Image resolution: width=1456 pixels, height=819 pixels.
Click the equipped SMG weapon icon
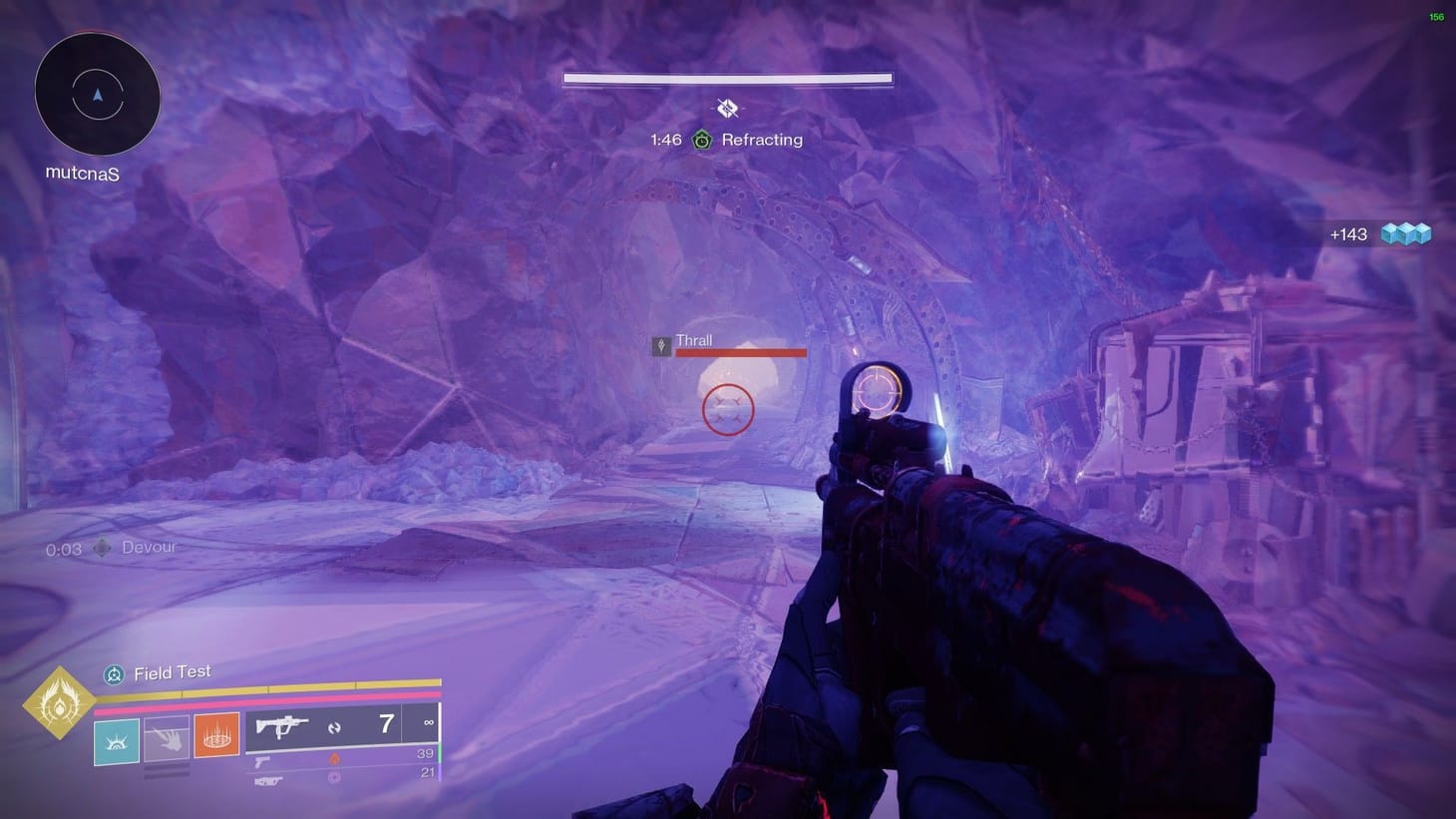click(x=281, y=726)
